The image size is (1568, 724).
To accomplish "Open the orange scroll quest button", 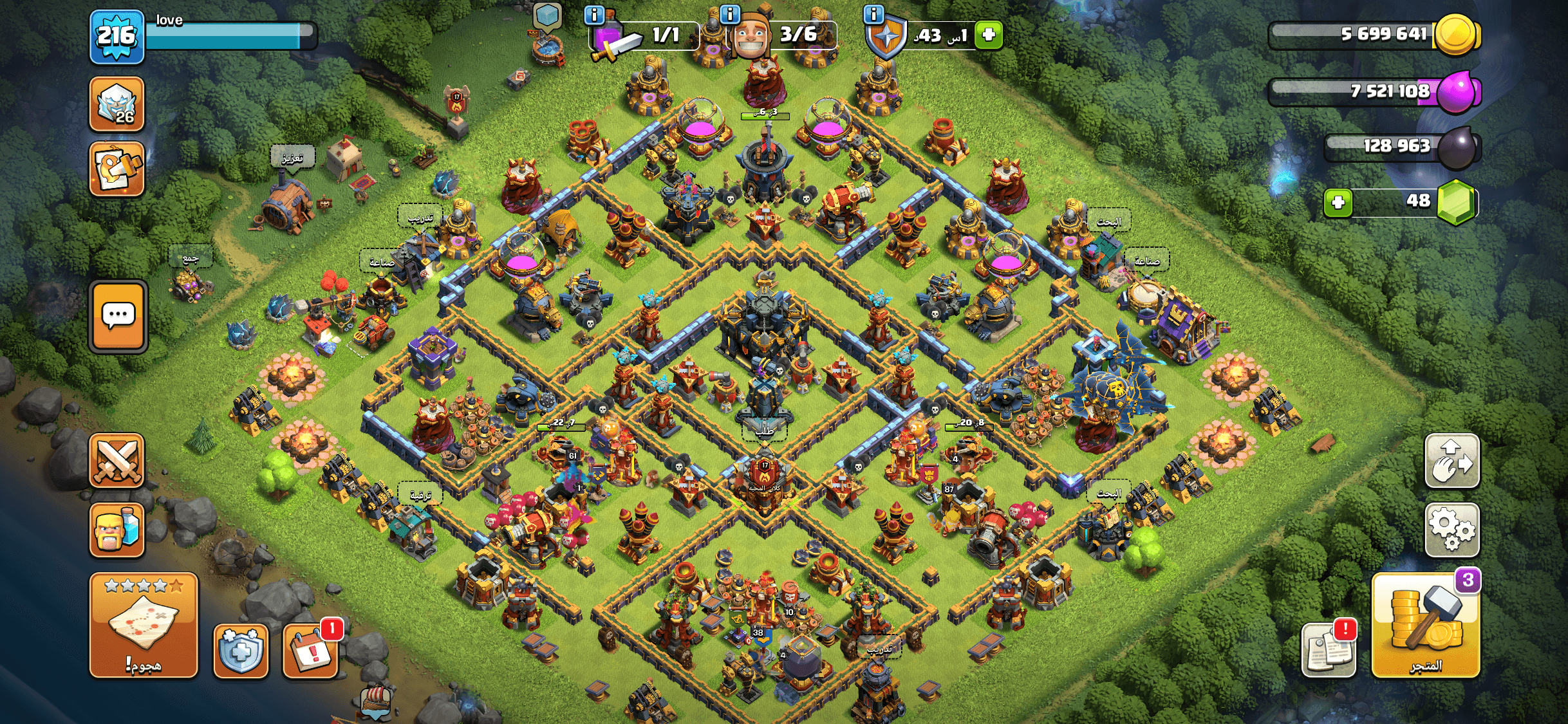I will (117, 169).
